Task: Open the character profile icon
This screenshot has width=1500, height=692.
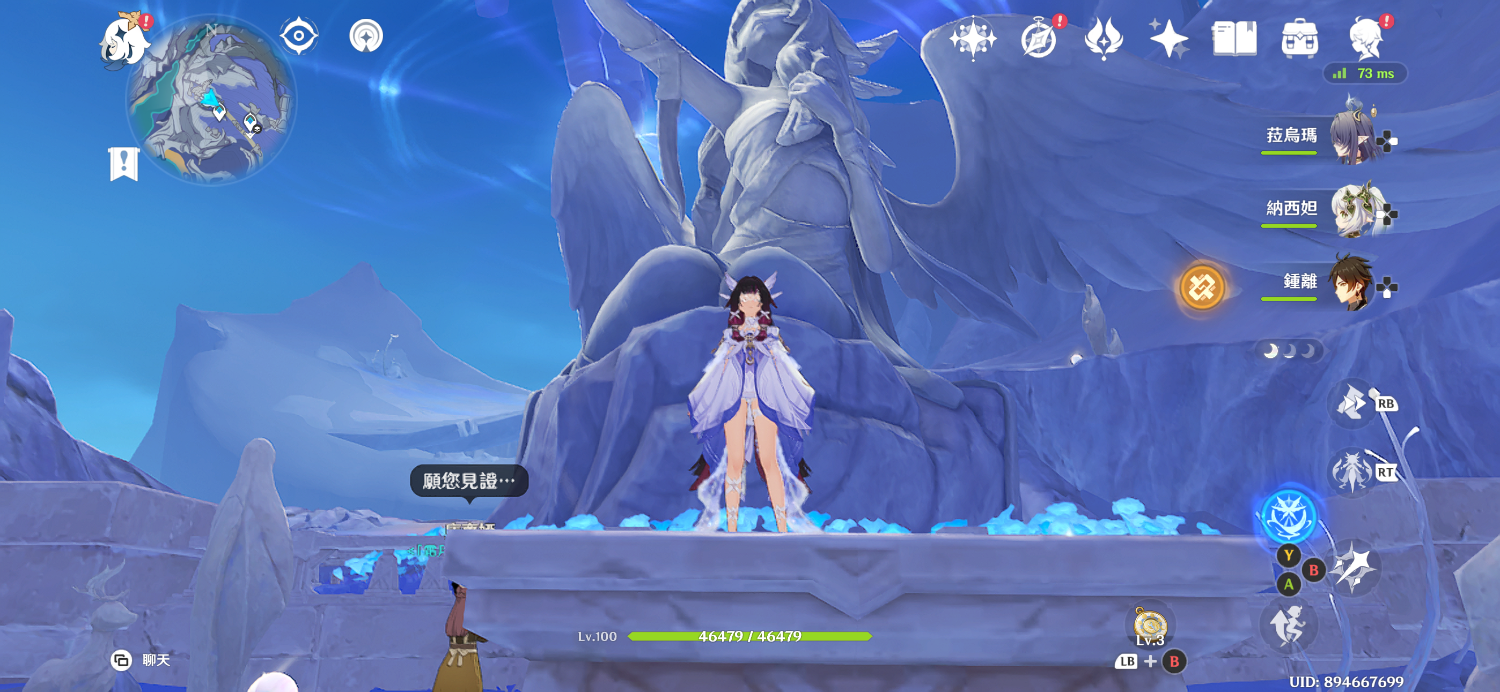Action: [x=1365, y=39]
